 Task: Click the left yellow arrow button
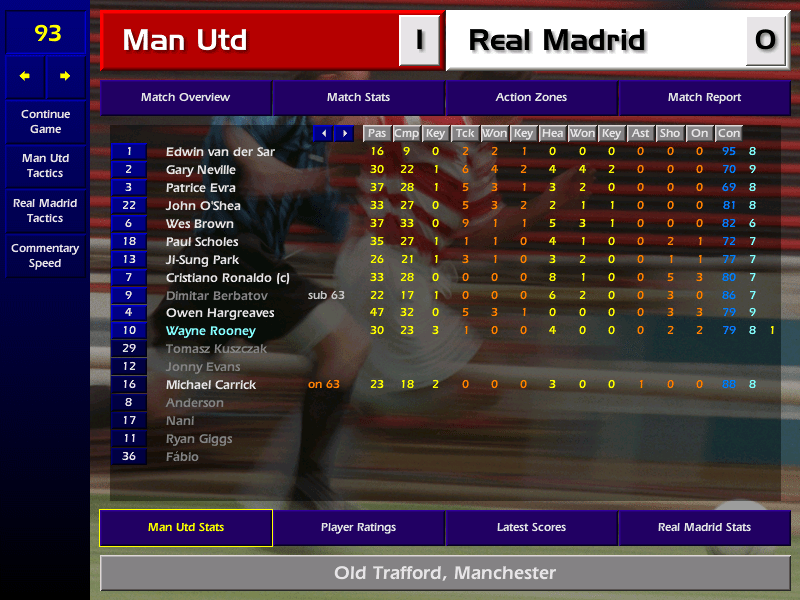(25, 76)
